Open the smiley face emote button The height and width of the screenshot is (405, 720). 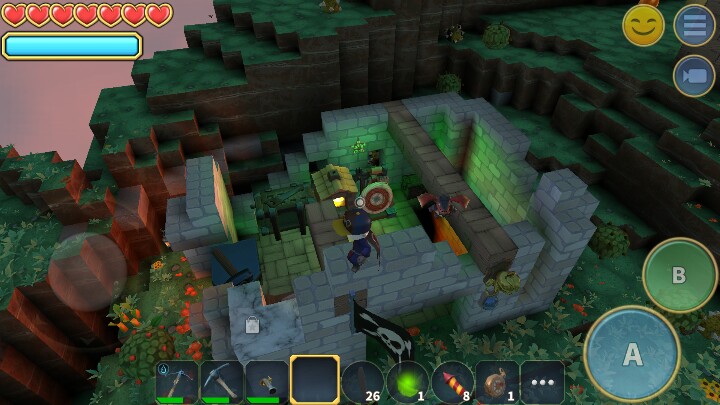click(x=643, y=25)
